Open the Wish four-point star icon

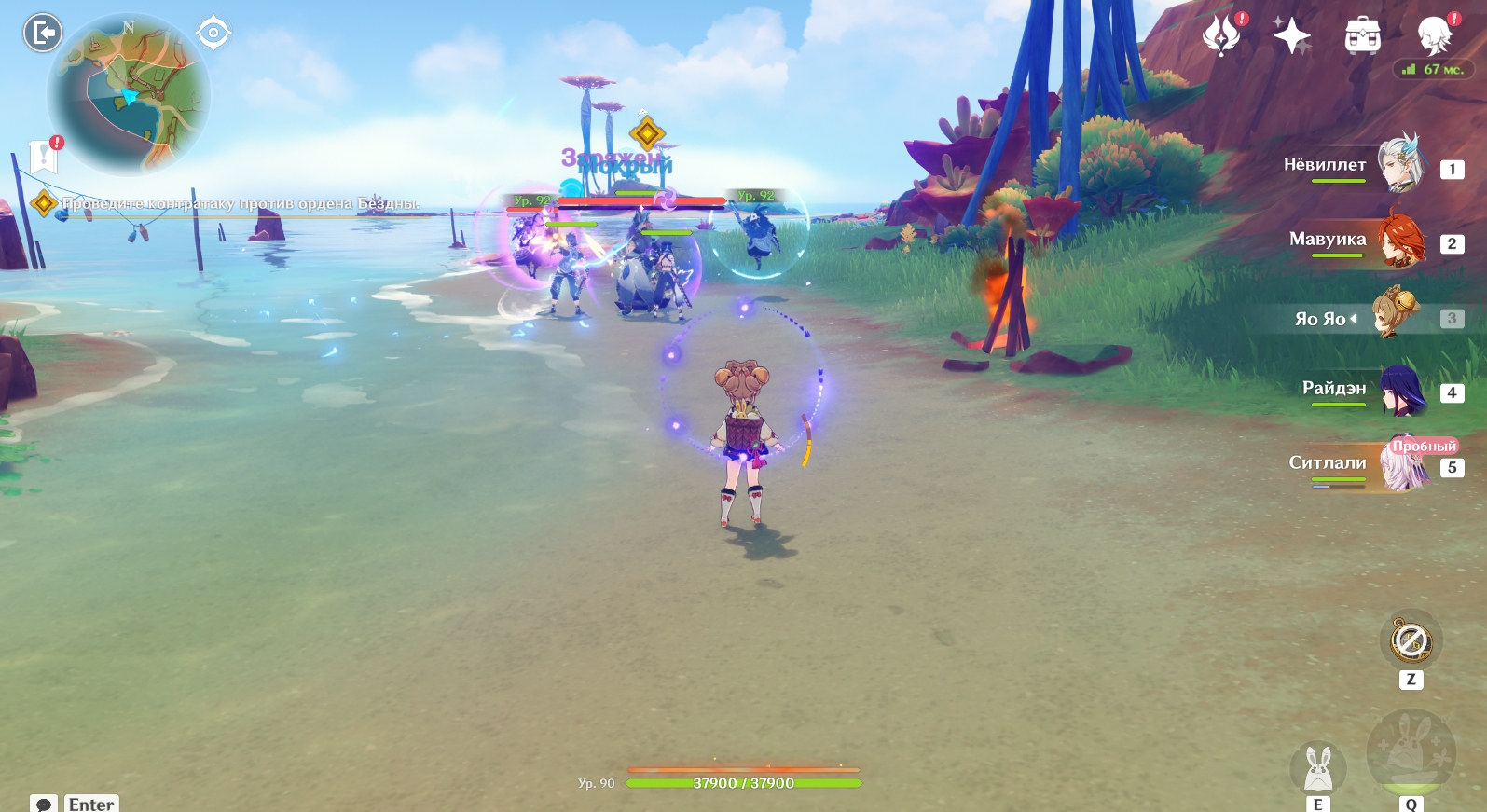point(1292,35)
